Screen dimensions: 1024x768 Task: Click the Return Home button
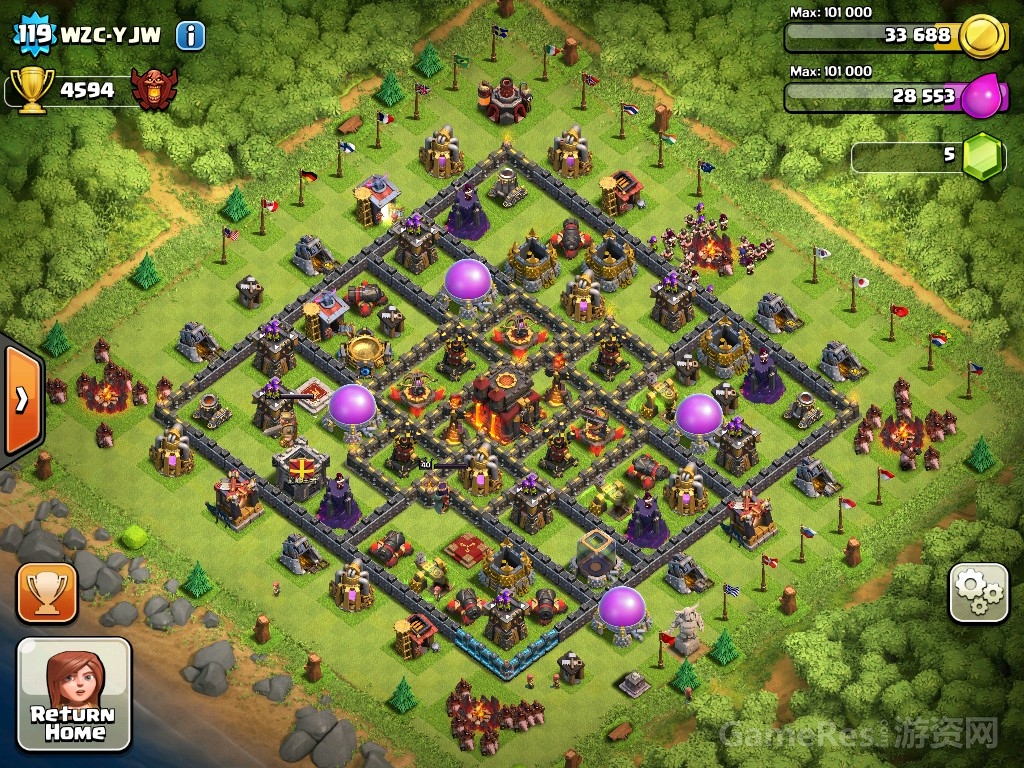74,694
